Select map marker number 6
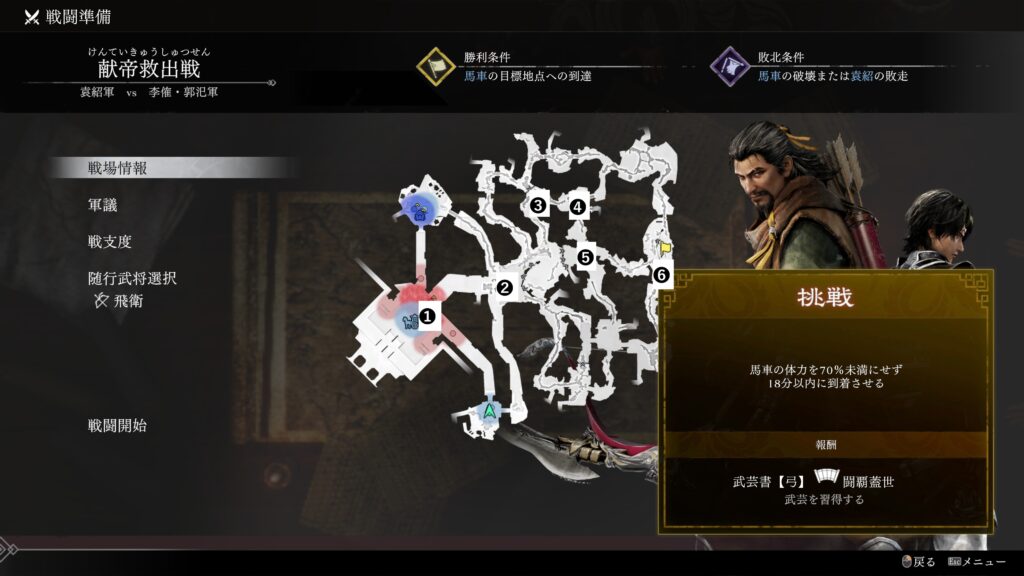 pos(660,274)
